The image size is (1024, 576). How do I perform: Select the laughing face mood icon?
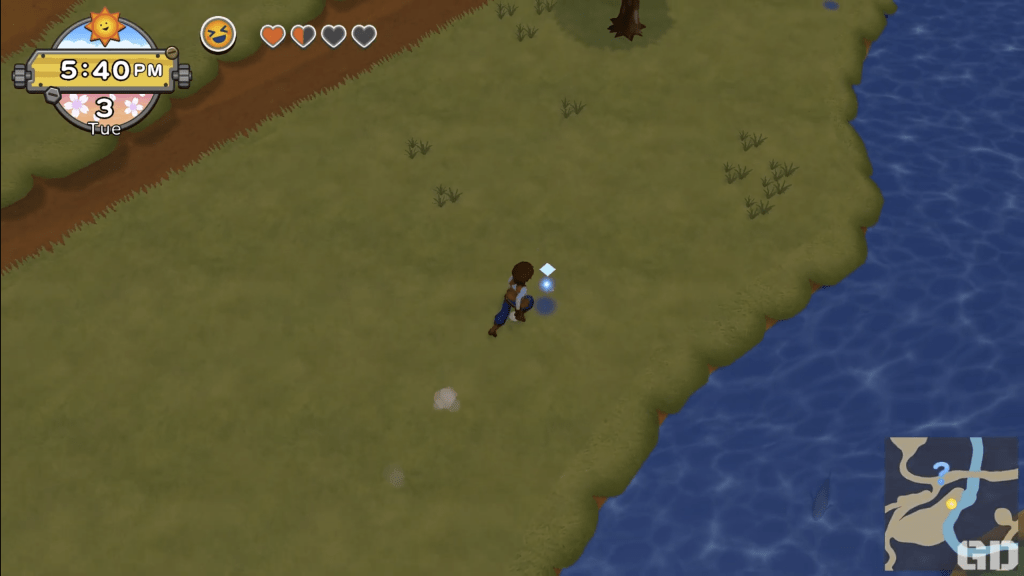[218, 35]
